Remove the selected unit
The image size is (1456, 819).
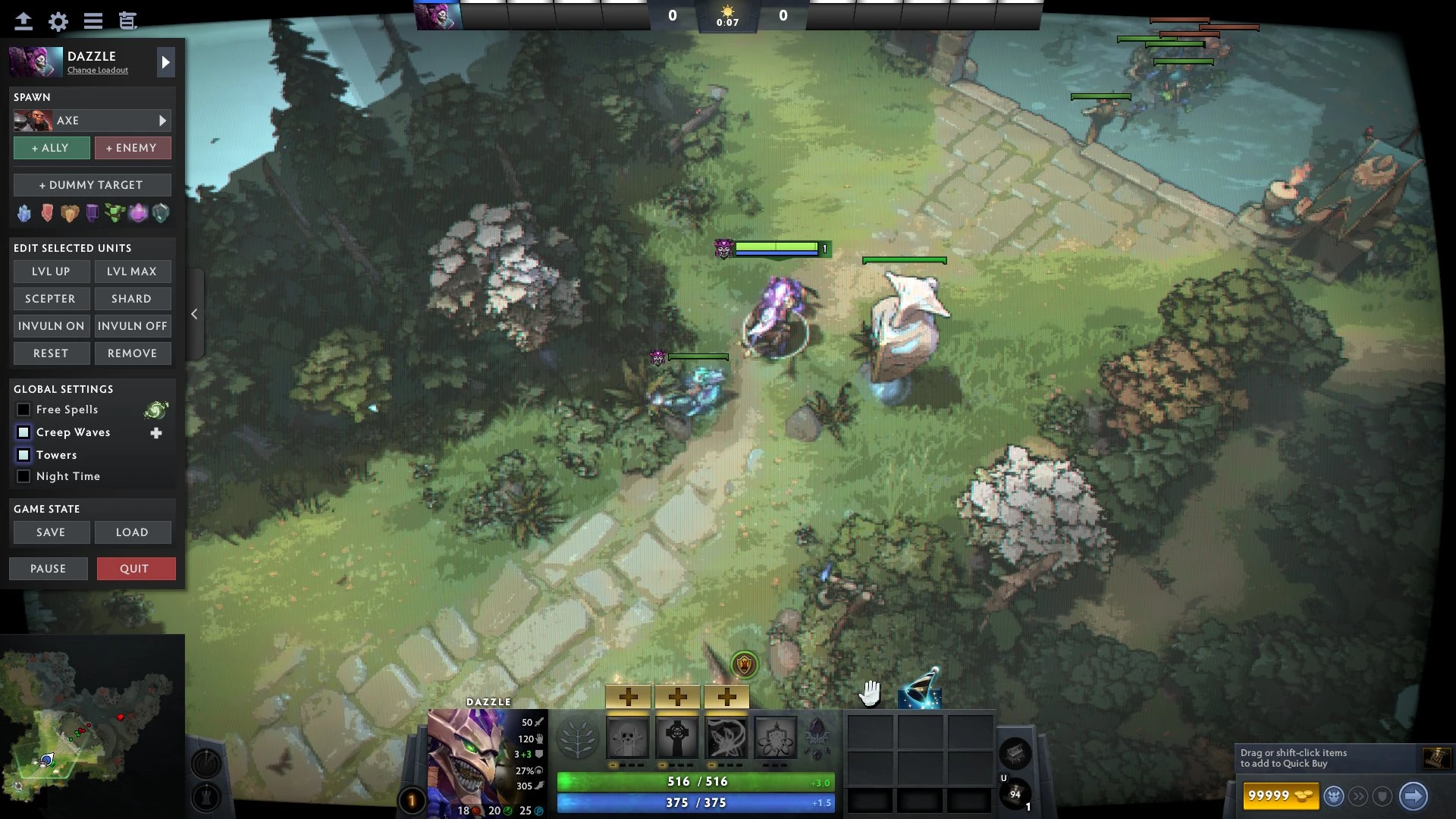pyautogui.click(x=132, y=353)
